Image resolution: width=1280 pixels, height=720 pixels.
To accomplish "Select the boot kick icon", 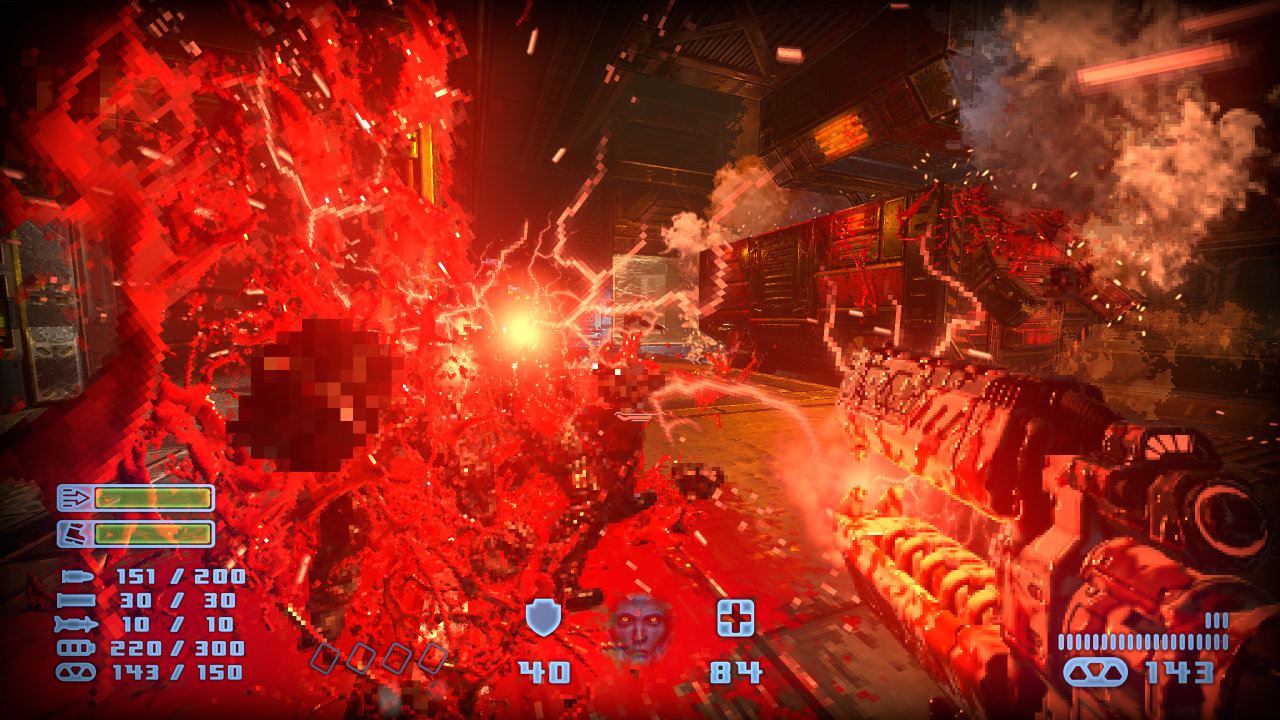I will [x=74, y=533].
